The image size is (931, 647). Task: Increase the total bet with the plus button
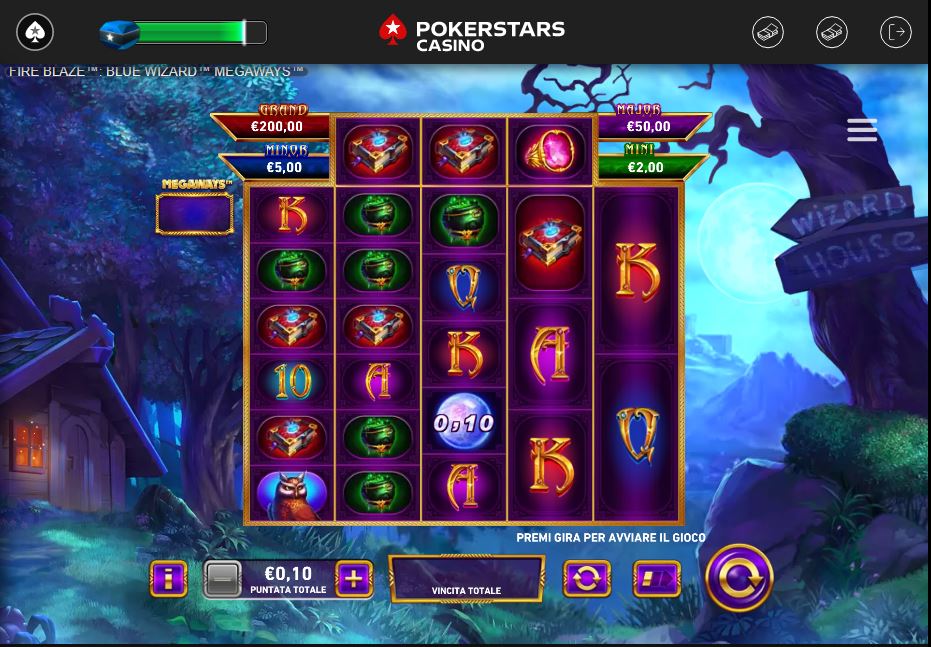click(x=353, y=578)
